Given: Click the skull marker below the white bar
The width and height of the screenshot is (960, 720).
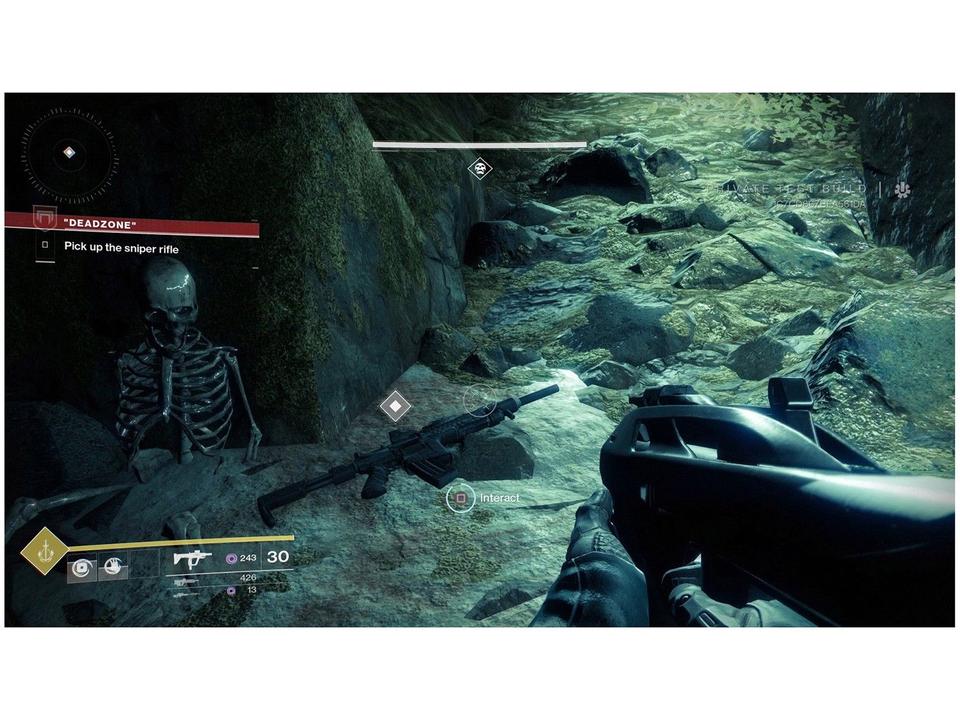Looking at the screenshot, I should coord(480,169).
